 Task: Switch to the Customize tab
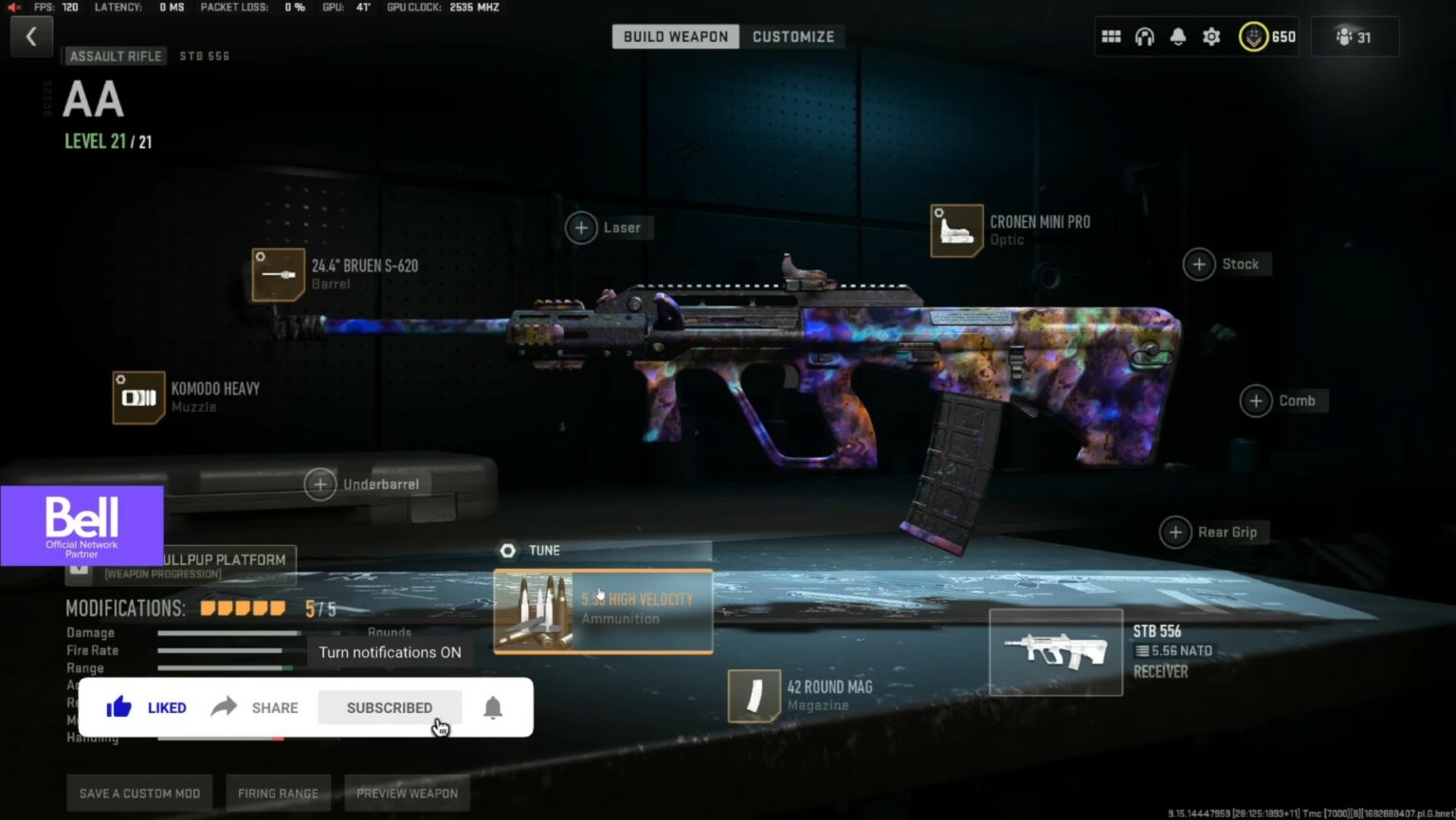tap(793, 36)
